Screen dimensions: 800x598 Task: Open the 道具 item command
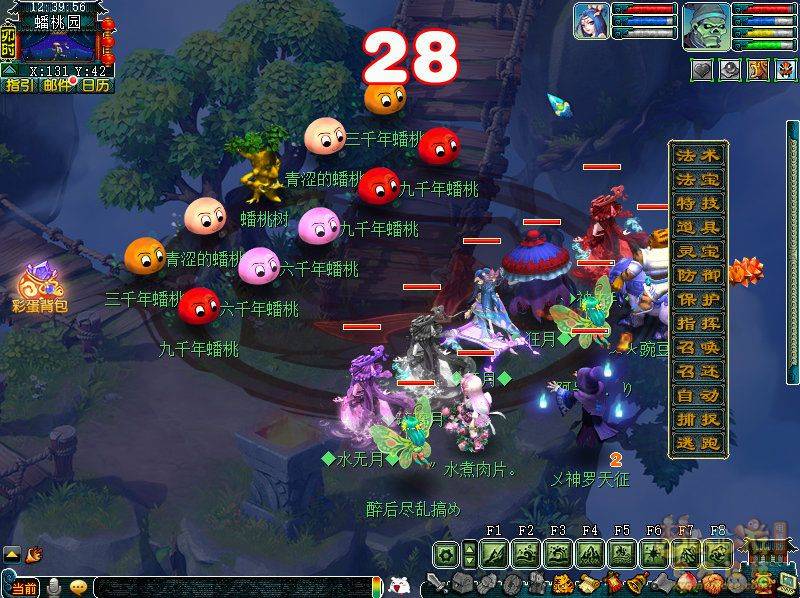[x=698, y=228]
